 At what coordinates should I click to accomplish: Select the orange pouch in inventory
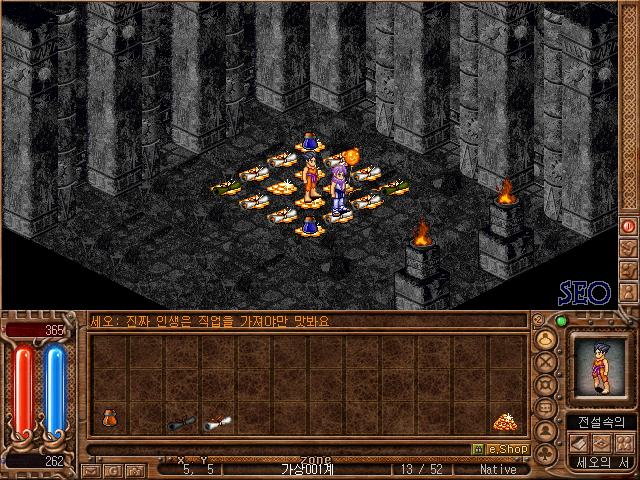tap(109, 418)
